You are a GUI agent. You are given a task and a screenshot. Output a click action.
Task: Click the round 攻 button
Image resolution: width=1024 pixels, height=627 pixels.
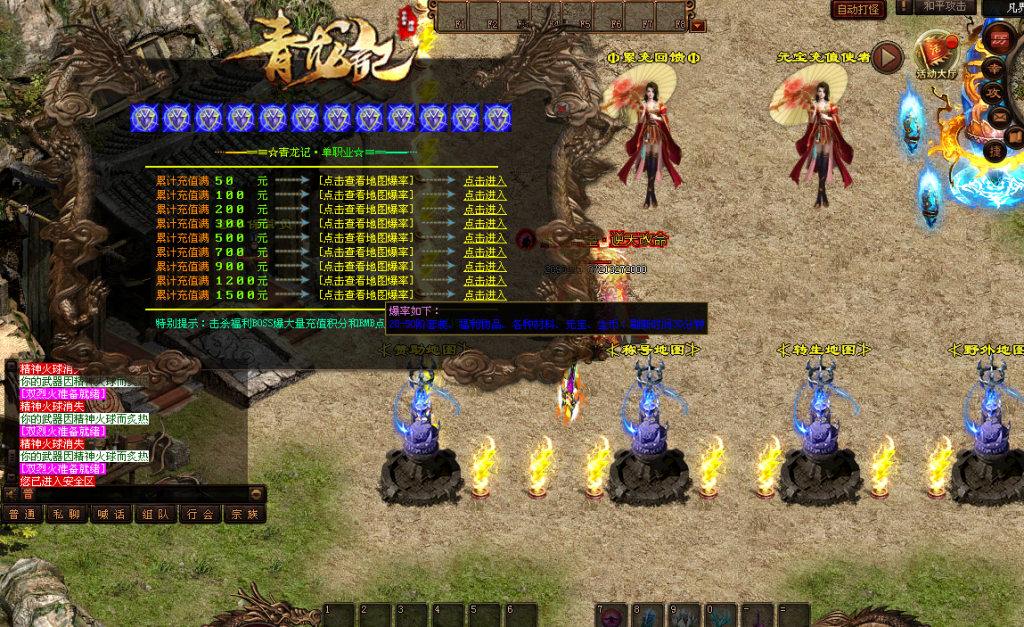(x=995, y=92)
